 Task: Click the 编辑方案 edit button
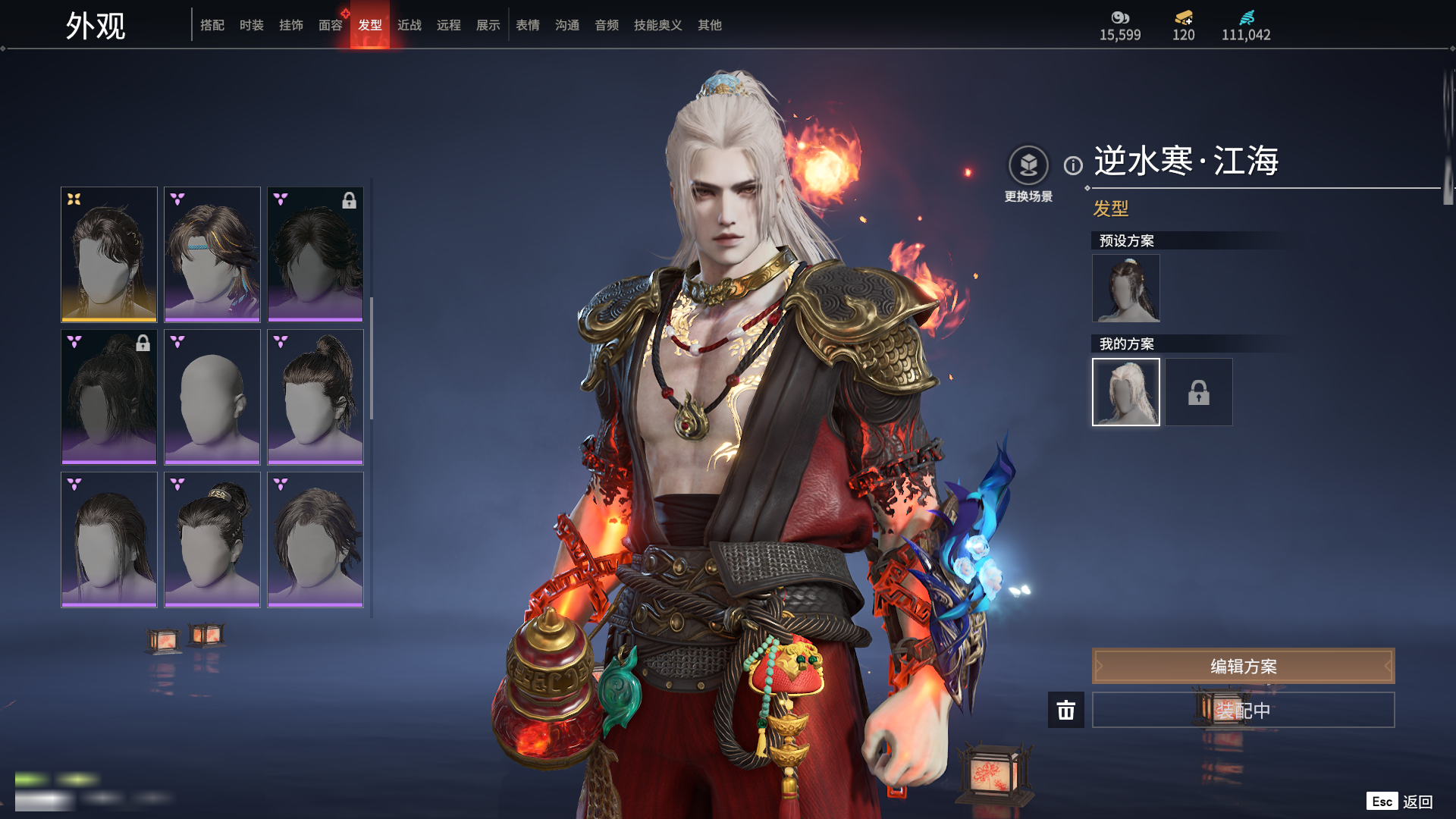click(x=1243, y=666)
